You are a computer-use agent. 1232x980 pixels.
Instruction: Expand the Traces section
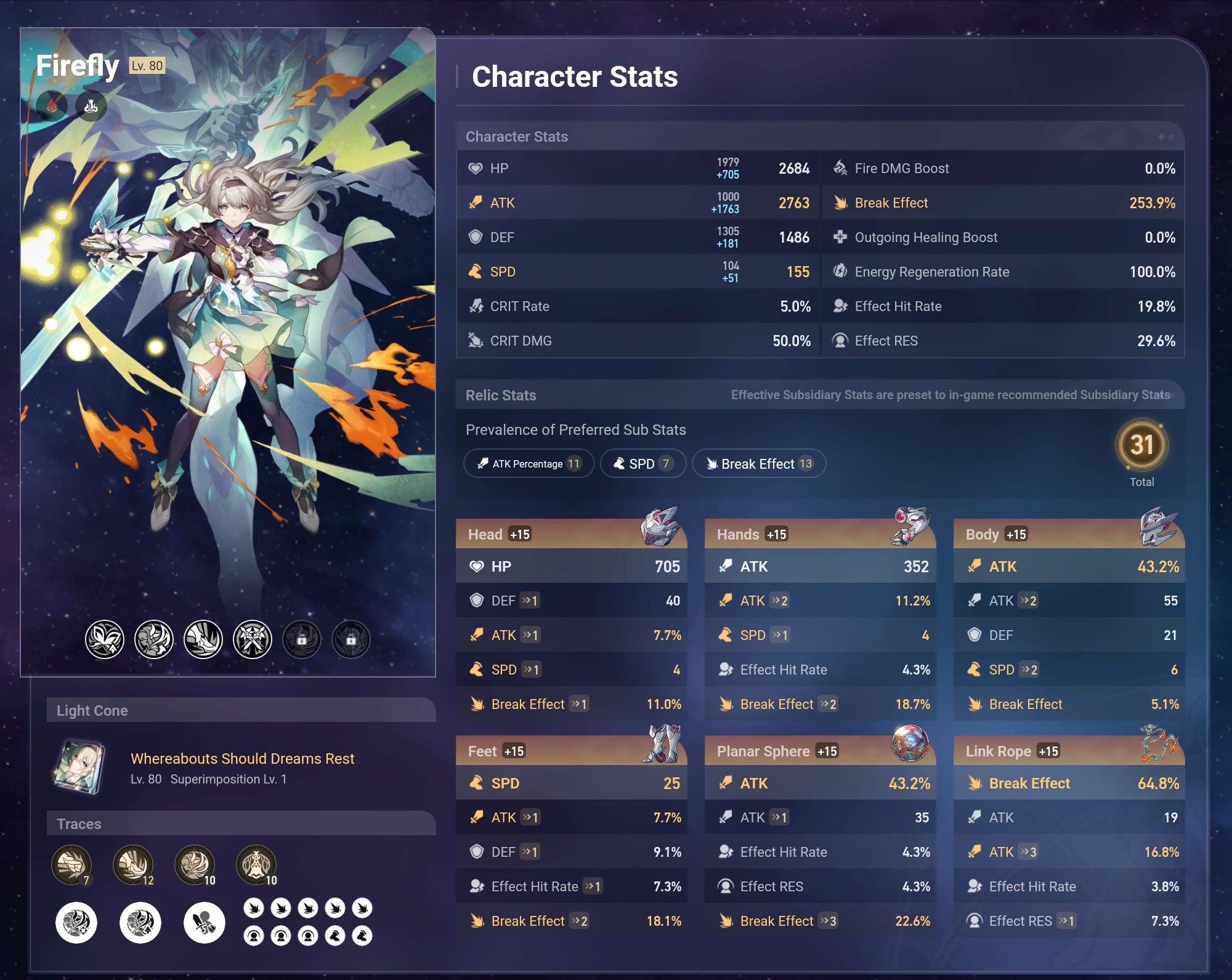point(78,824)
